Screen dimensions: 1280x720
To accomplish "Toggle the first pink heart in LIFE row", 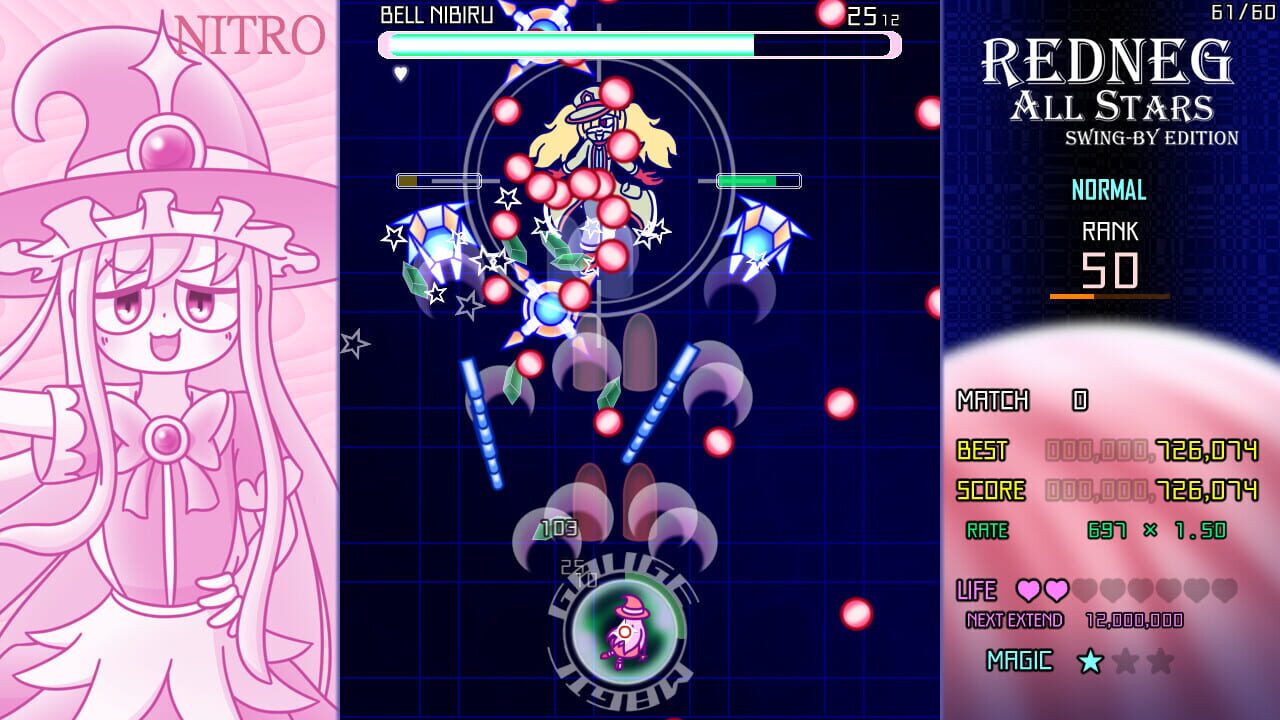I will [x=1030, y=590].
